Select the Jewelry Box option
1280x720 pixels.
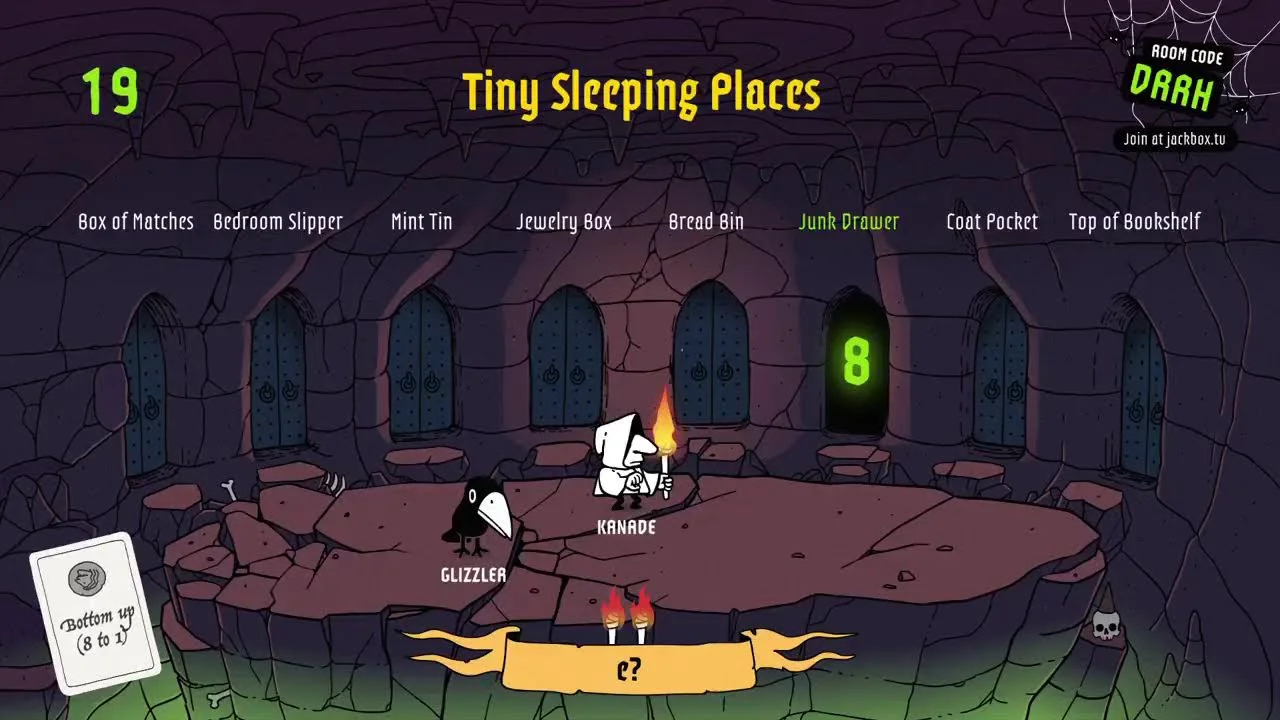point(564,222)
